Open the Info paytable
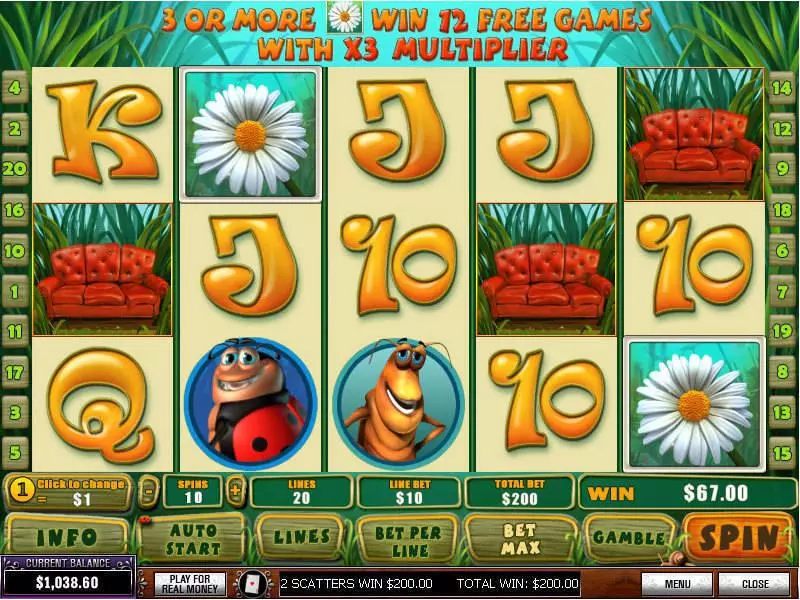This screenshot has height=600, width=800. 67,539
